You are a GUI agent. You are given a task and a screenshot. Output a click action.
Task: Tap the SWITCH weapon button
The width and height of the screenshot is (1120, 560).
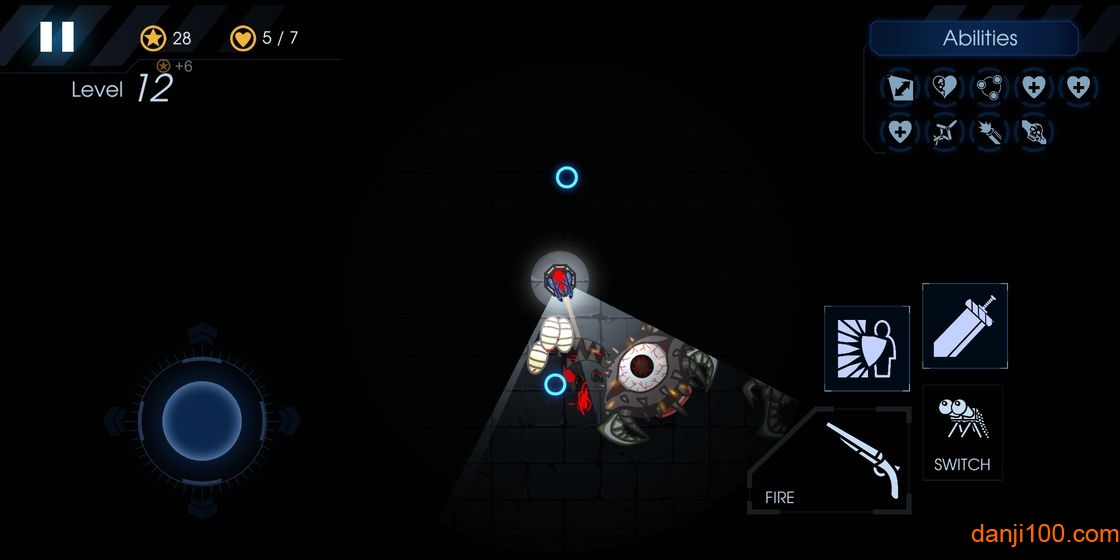(962, 433)
